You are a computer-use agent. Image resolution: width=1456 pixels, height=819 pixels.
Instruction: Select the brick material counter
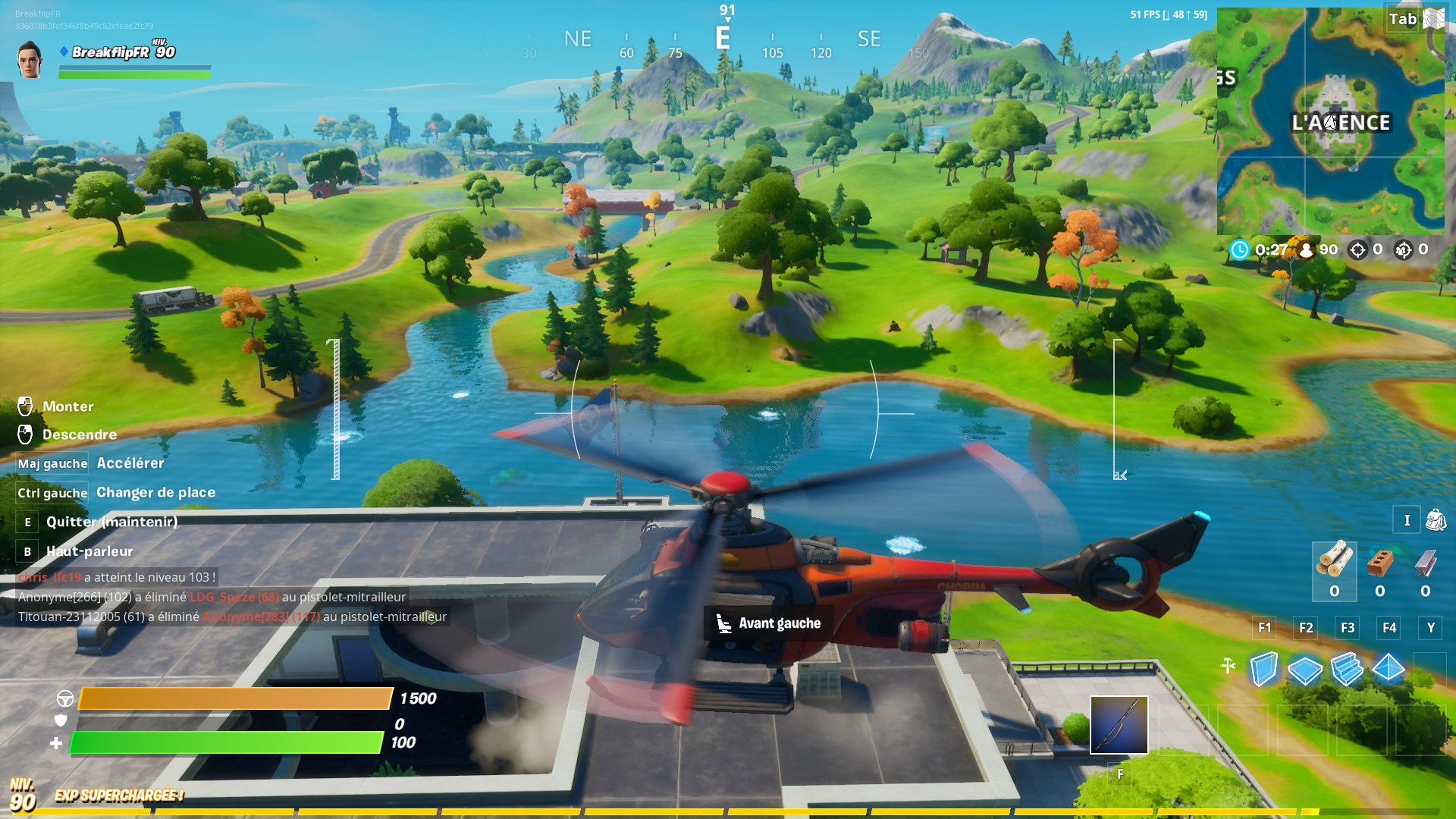pos(1380,570)
